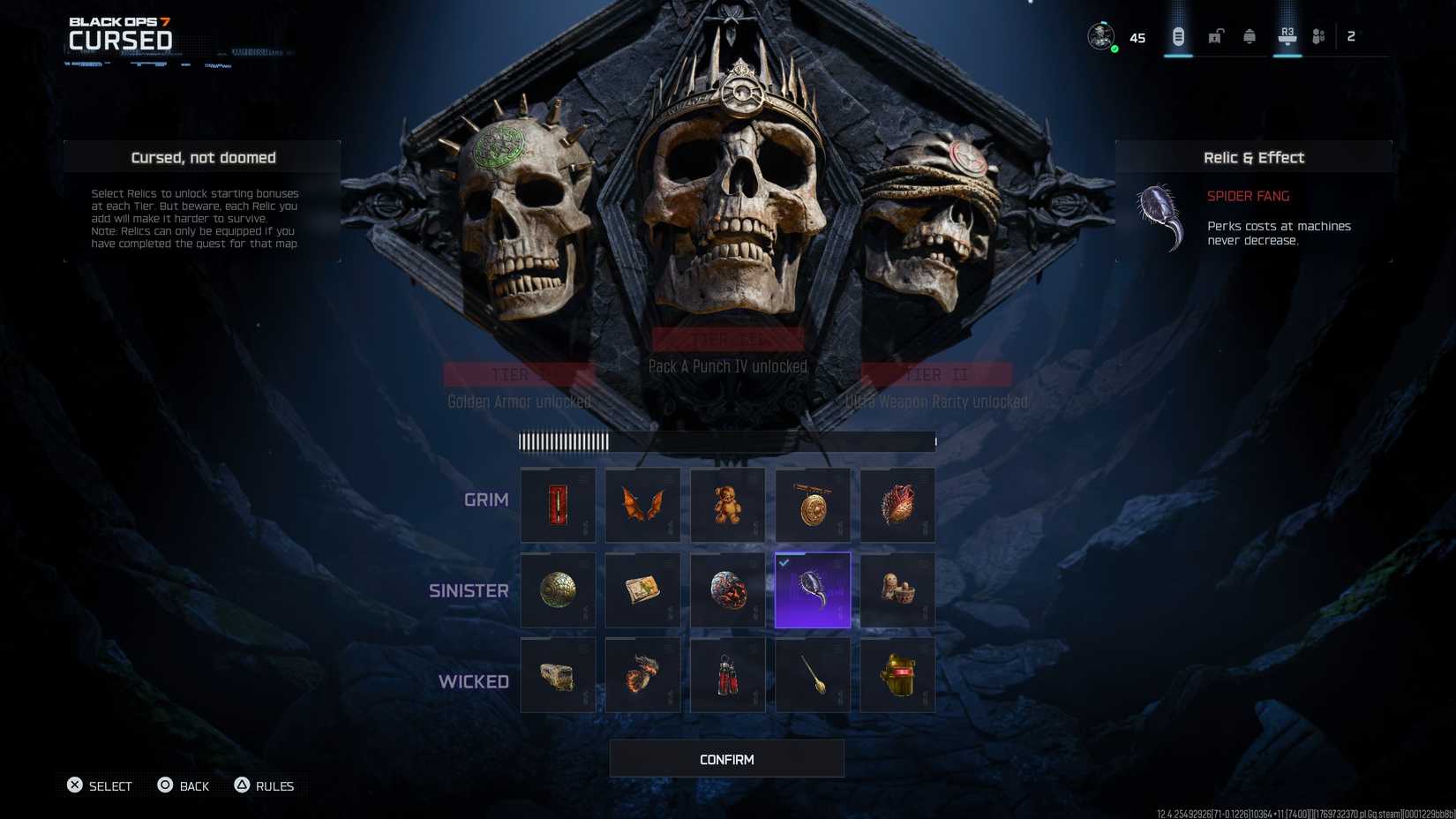Pick the broom relic in Wicked row
1456x819 pixels.
812,674
